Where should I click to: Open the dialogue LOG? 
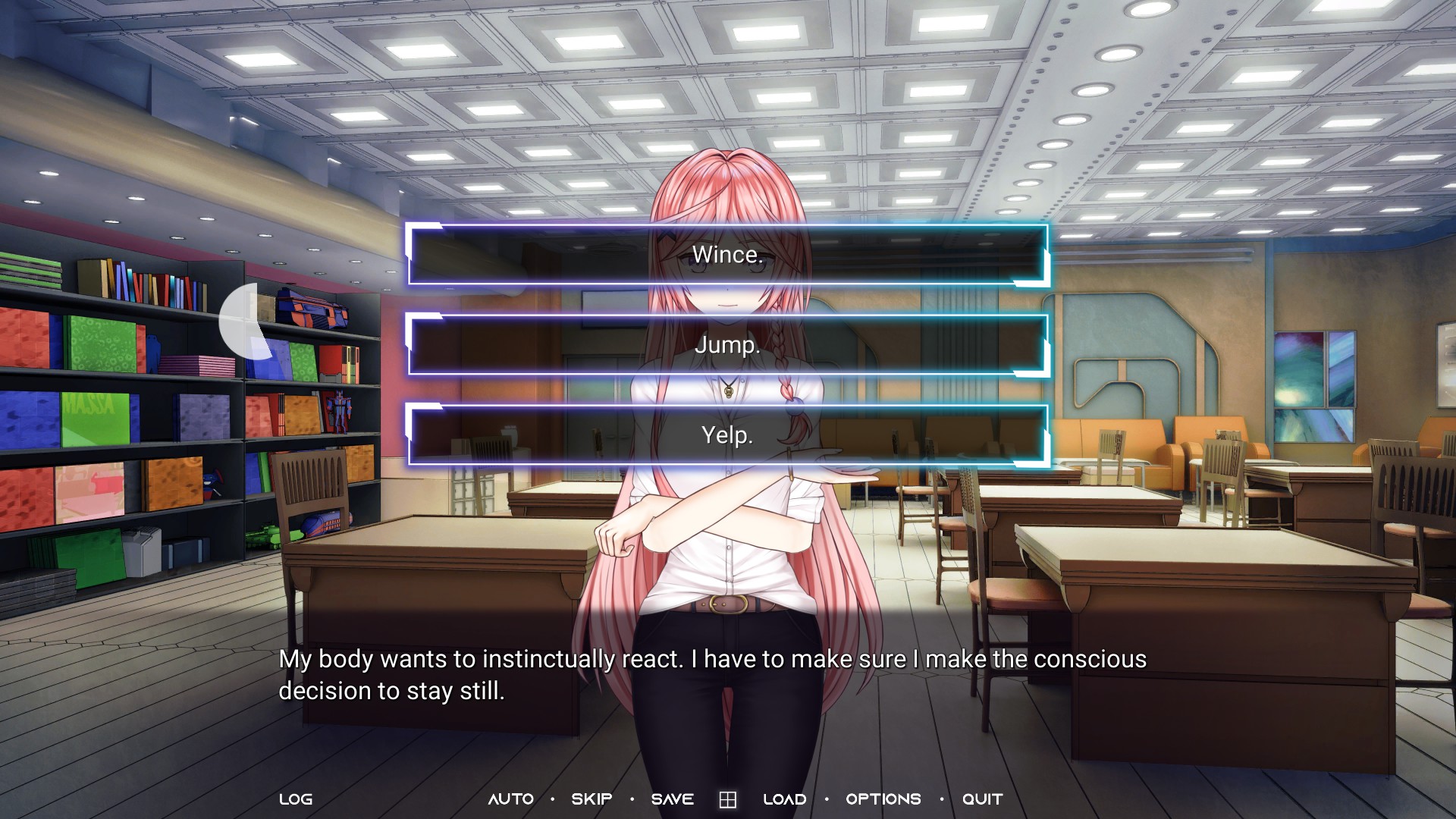pos(296,799)
